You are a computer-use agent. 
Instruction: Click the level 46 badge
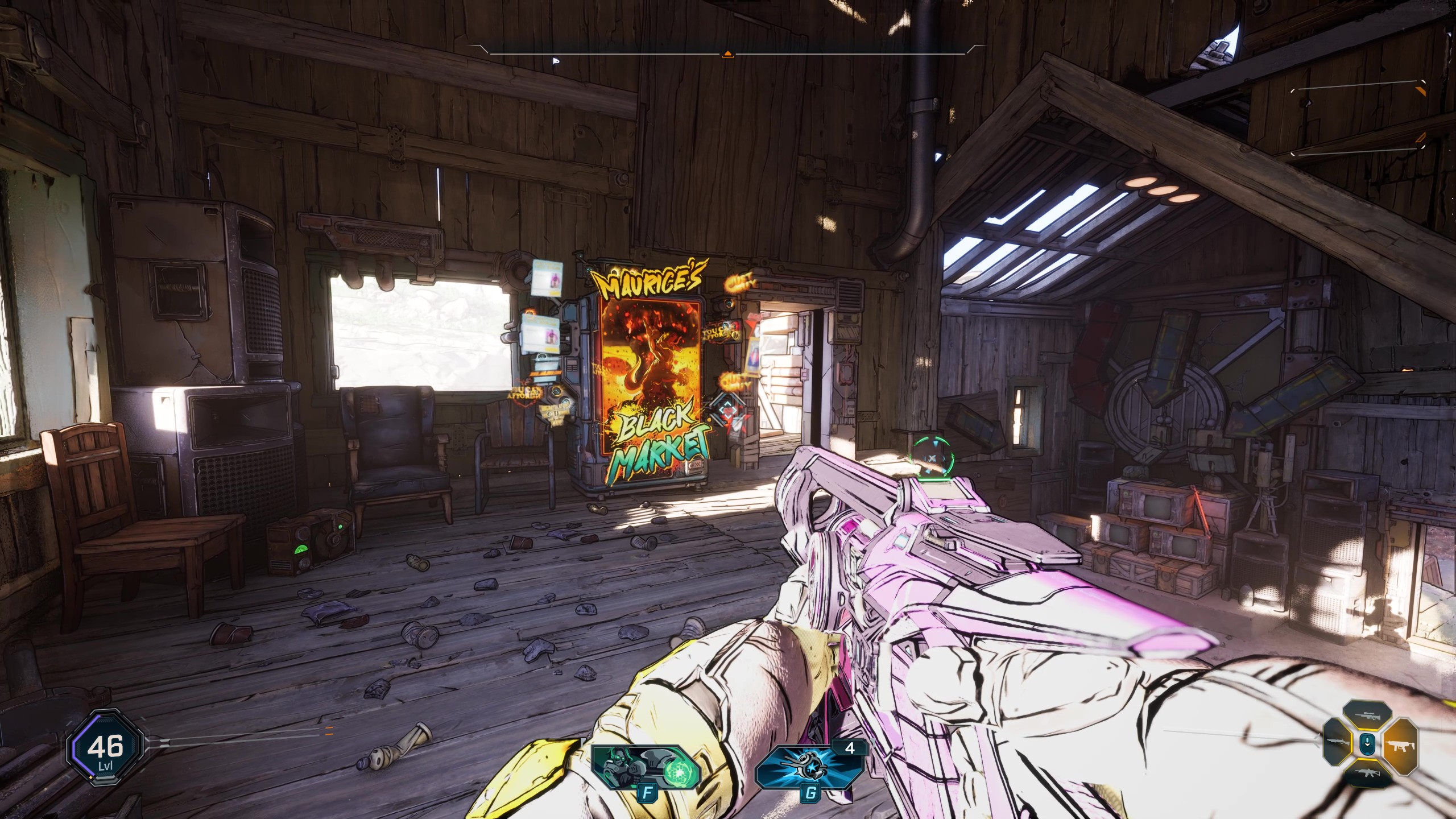point(105,747)
